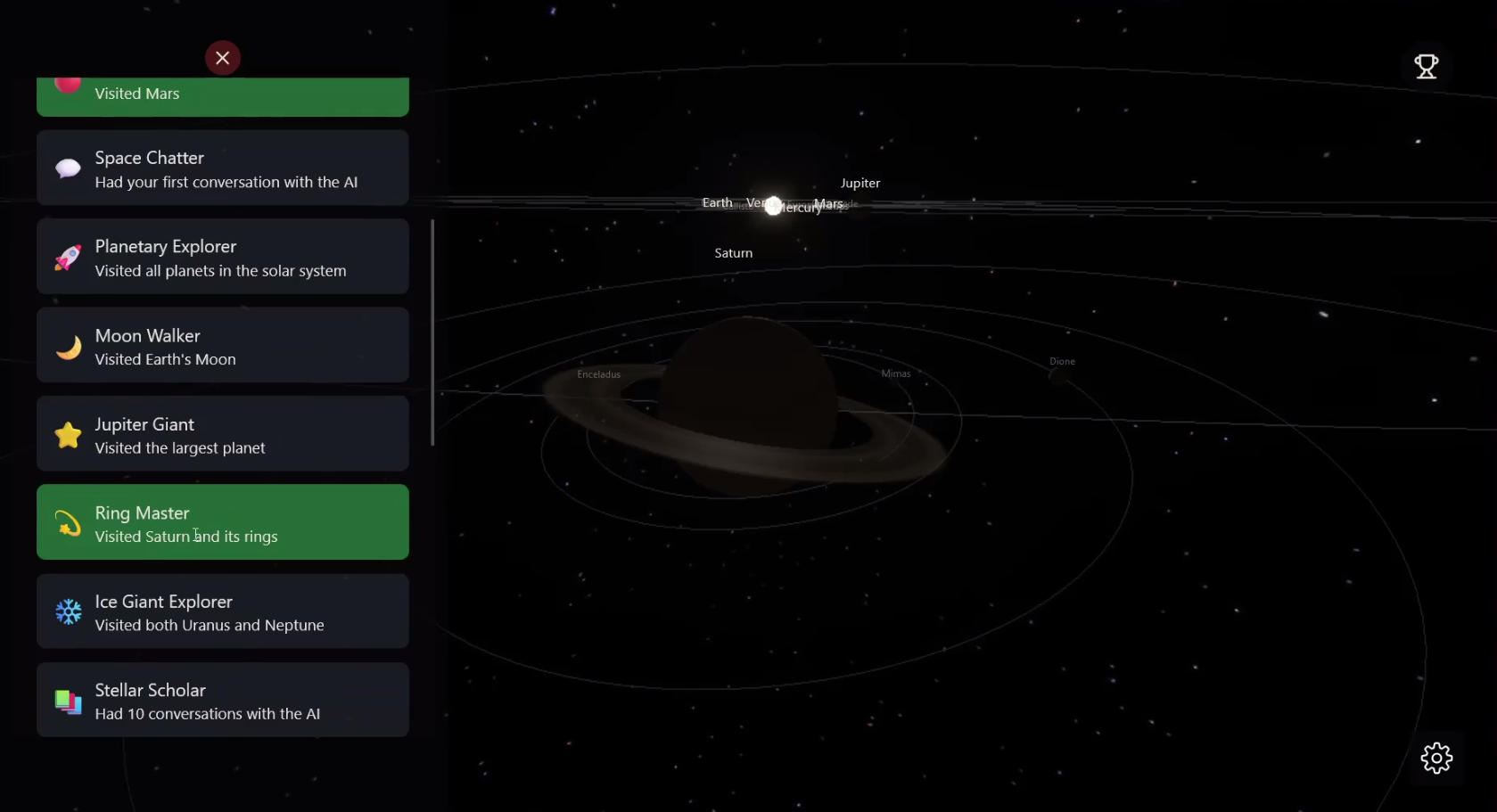Click the crescent moon icon on Moon Walker
The width and height of the screenshot is (1497, 812).
click(x=68, y=346)
